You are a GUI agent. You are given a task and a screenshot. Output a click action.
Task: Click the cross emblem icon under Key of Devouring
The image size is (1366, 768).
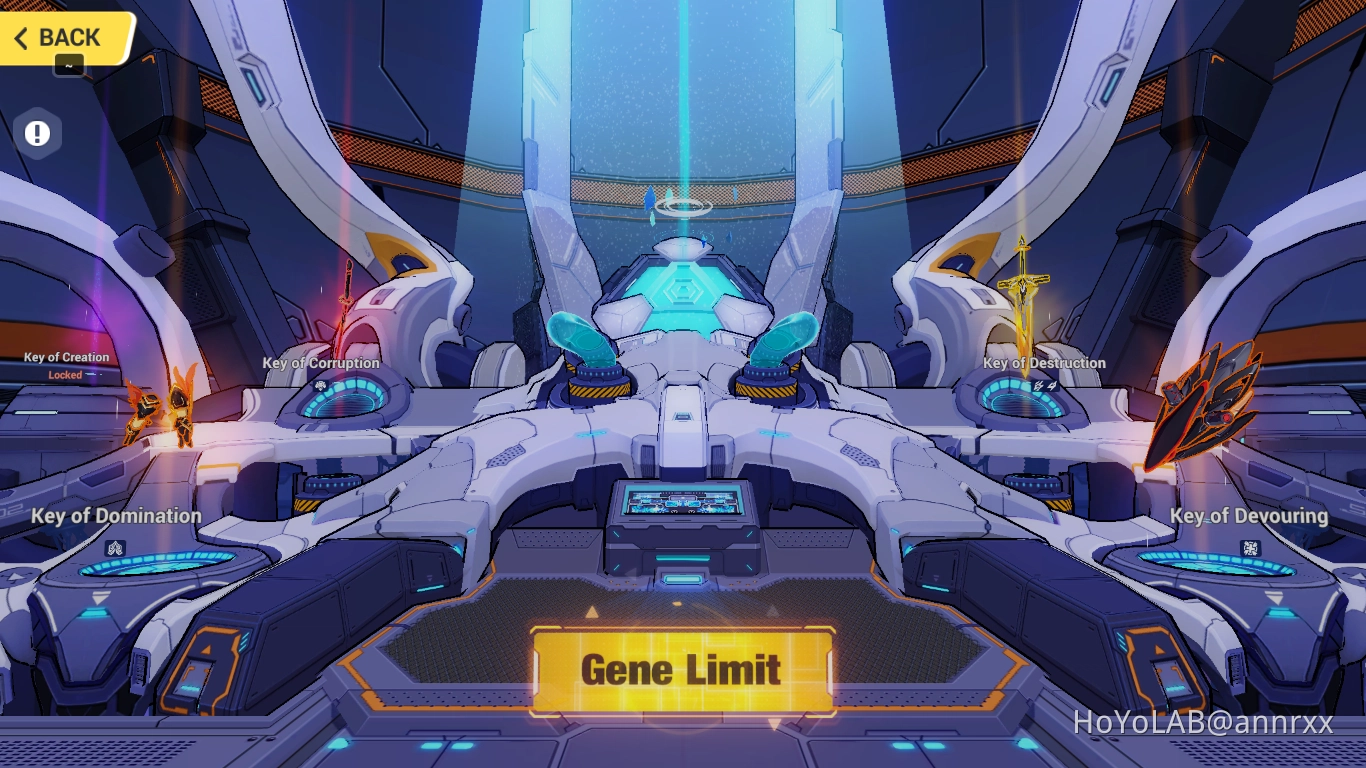click(x=1251, y=548)
